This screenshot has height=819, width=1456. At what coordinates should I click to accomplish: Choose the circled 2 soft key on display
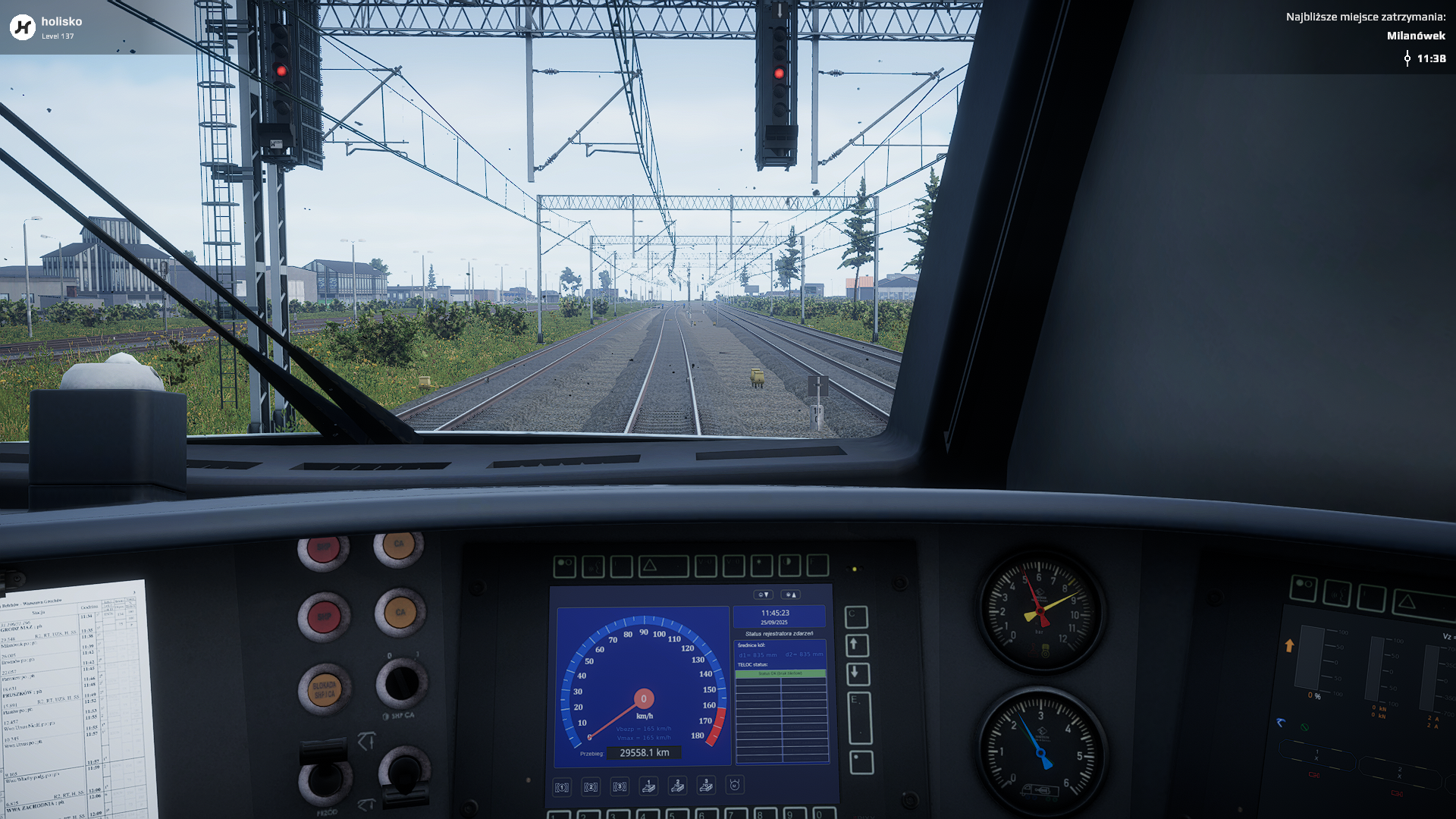591,787
